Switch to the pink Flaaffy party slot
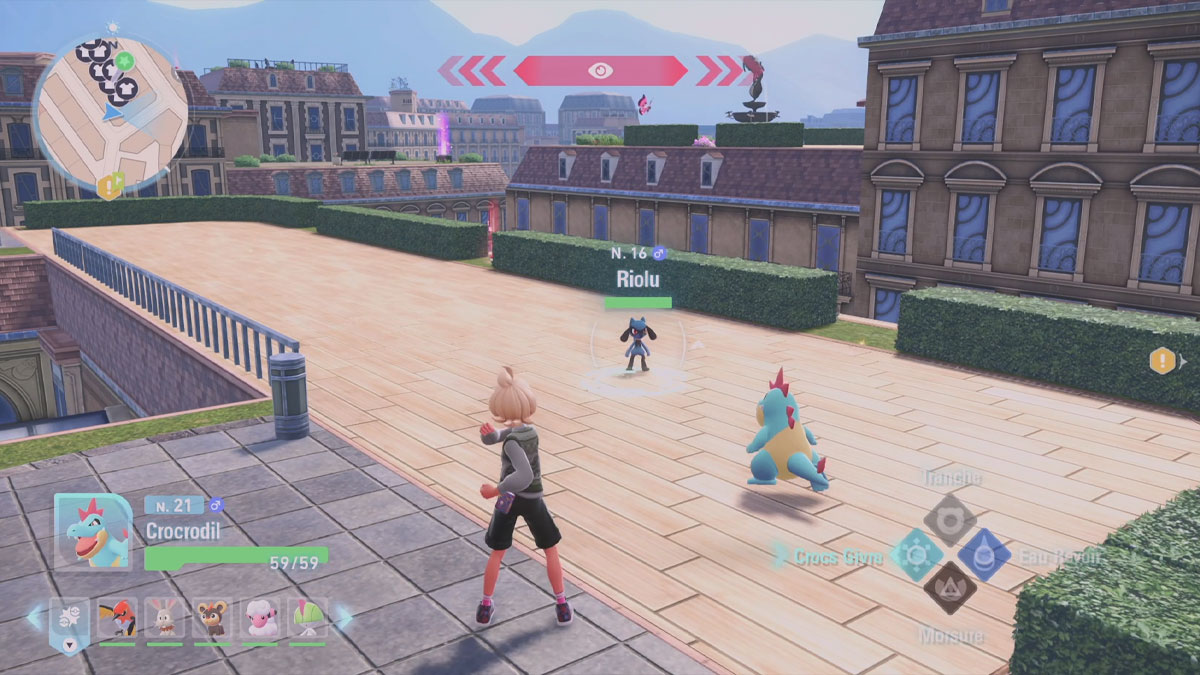Screen dimensions: 1200x675 click(x=260, y=618)
